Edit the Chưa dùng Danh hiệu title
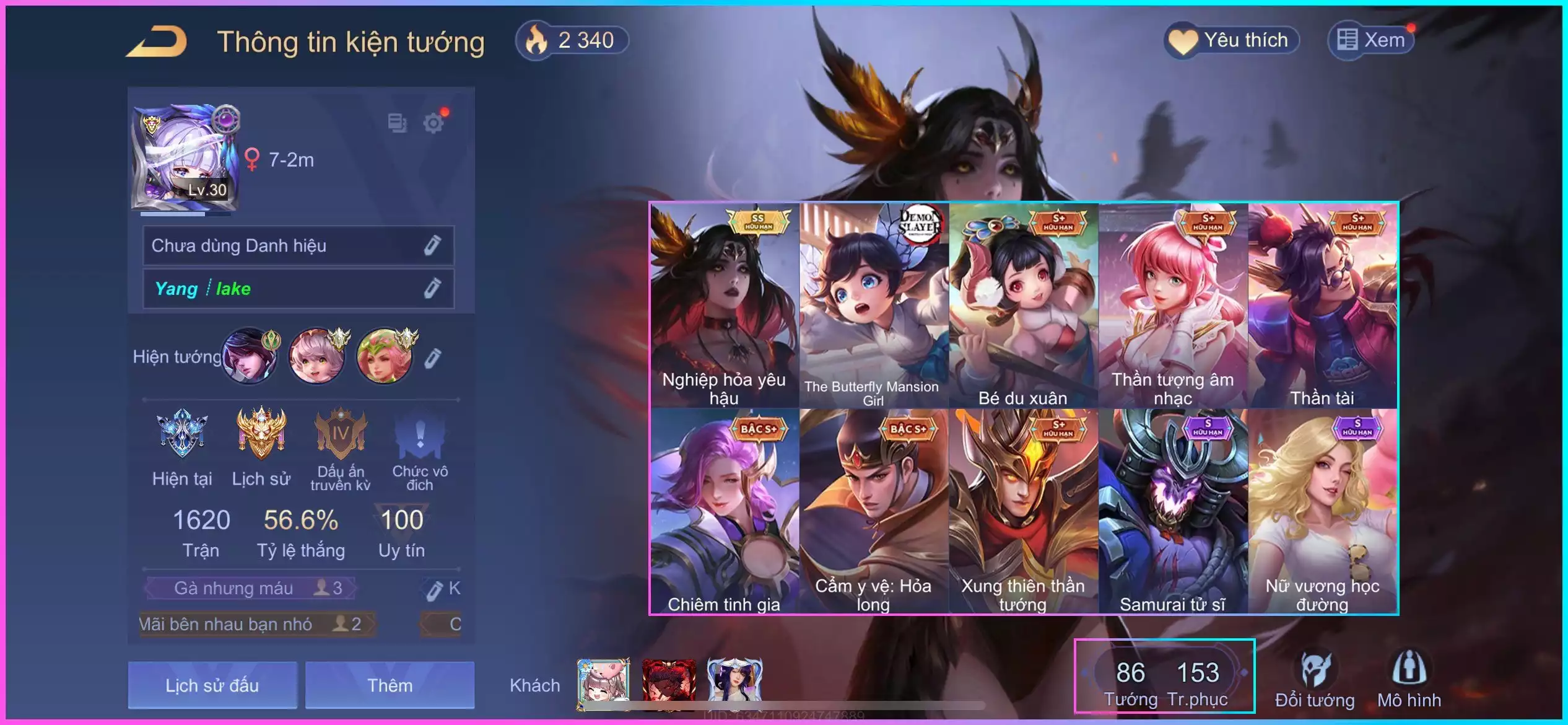The width and height of the screenshot is (1568, 725). click(x=432, y=245)
